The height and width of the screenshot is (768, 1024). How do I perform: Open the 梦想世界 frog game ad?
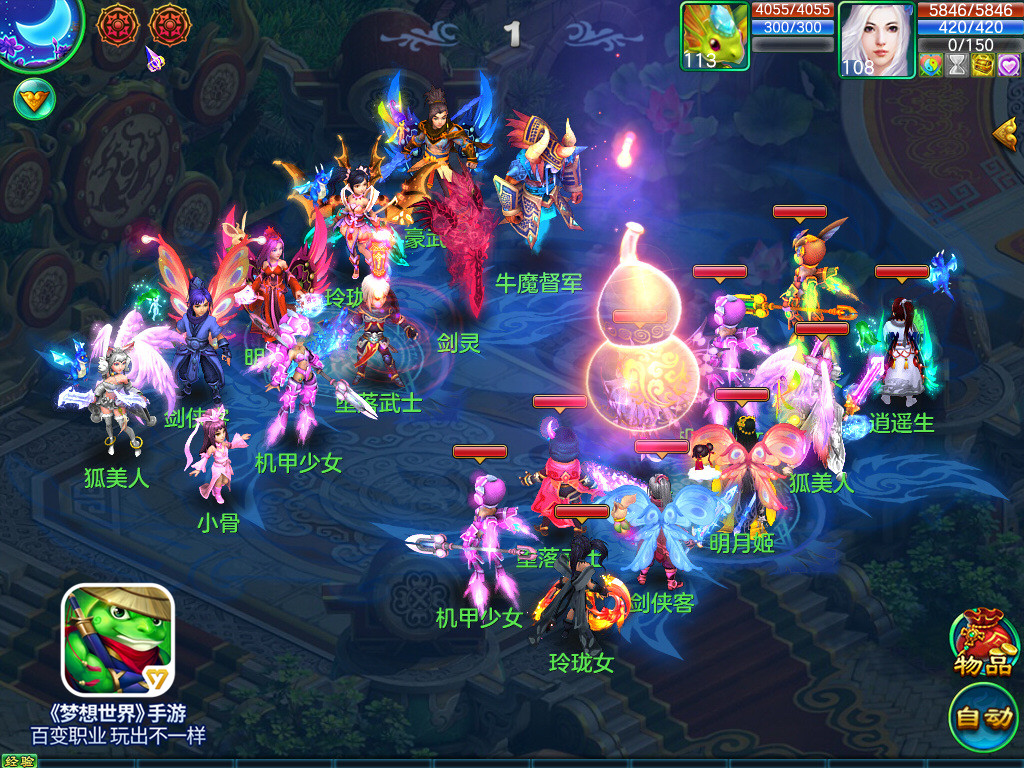(x=118, y=640)
